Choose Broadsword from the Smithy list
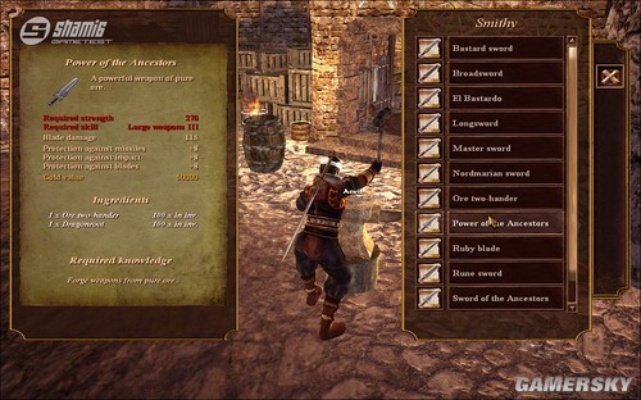 [504, 73]
